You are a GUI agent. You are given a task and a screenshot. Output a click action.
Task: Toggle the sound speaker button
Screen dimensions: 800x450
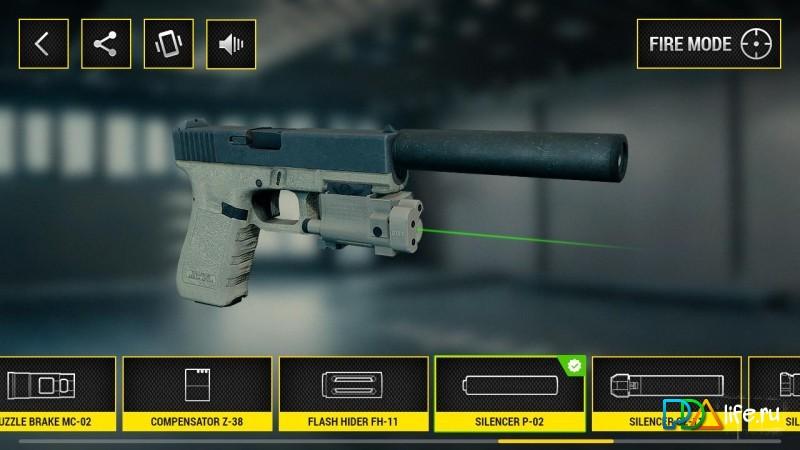click(x=230, y=43)
